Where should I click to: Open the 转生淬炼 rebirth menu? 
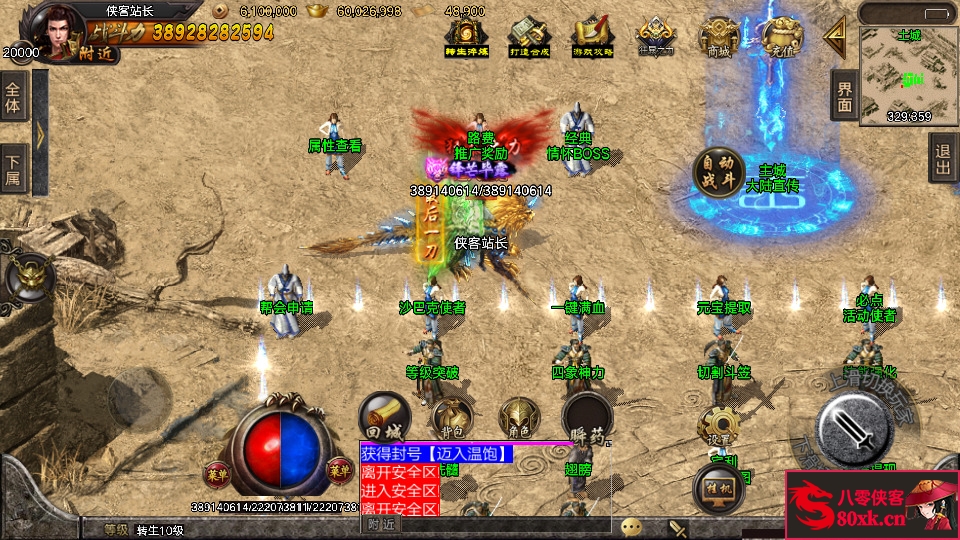(x=467, y=38)
